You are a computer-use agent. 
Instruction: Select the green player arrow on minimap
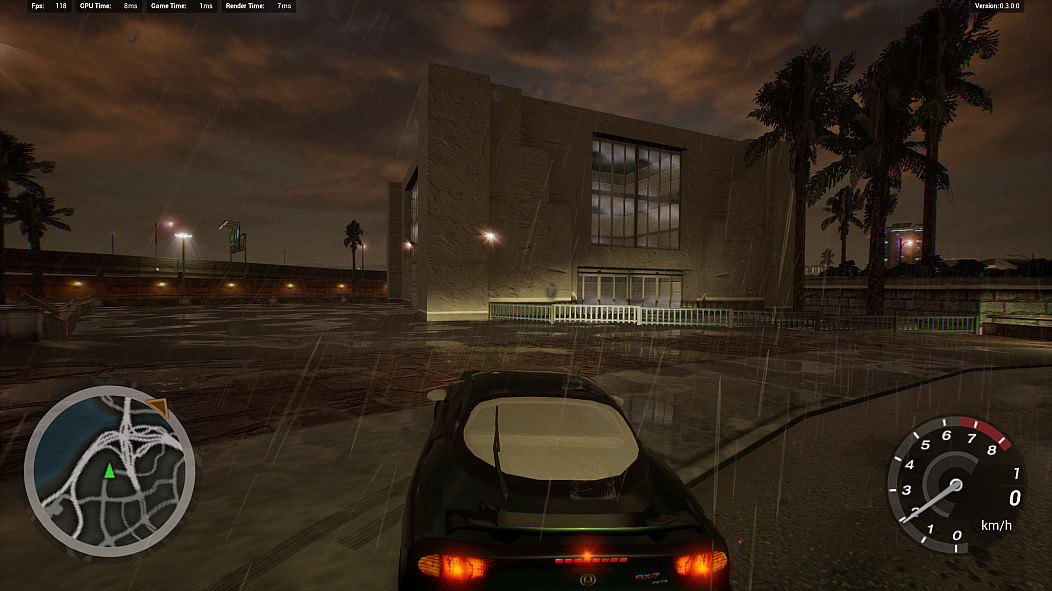pos(109,470)
